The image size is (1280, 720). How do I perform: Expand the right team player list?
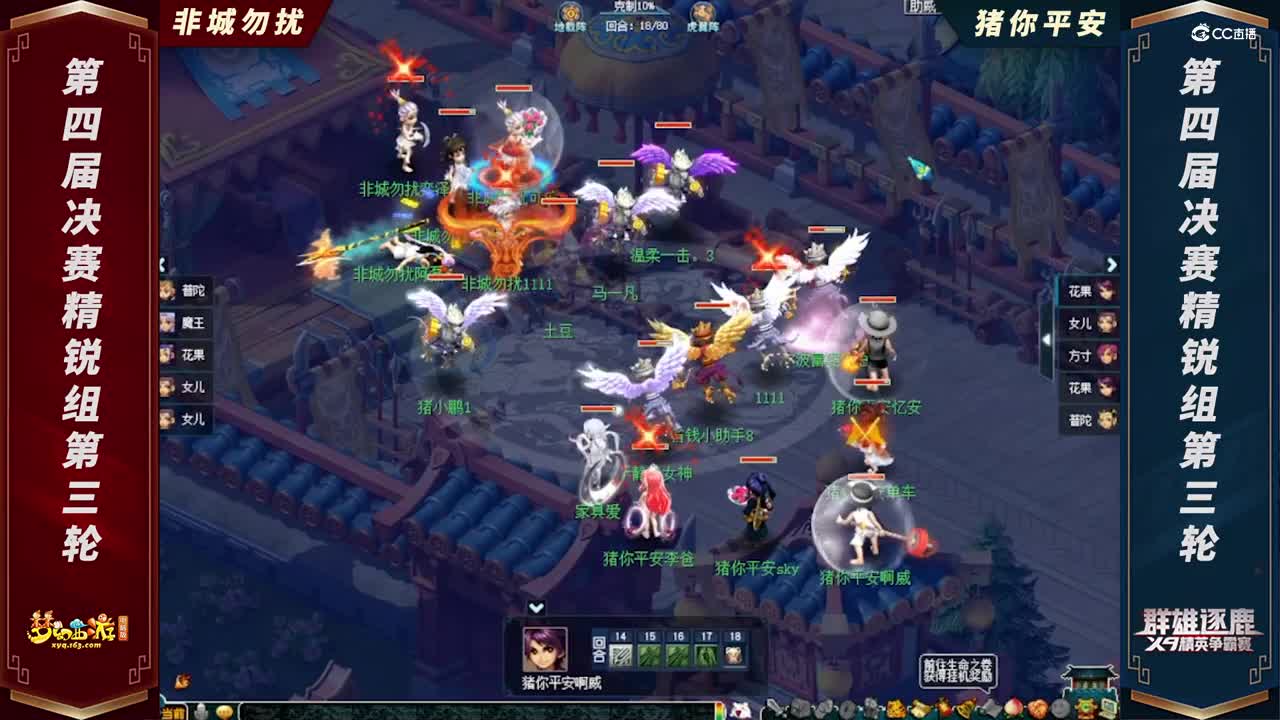(x=1113, y=263)
